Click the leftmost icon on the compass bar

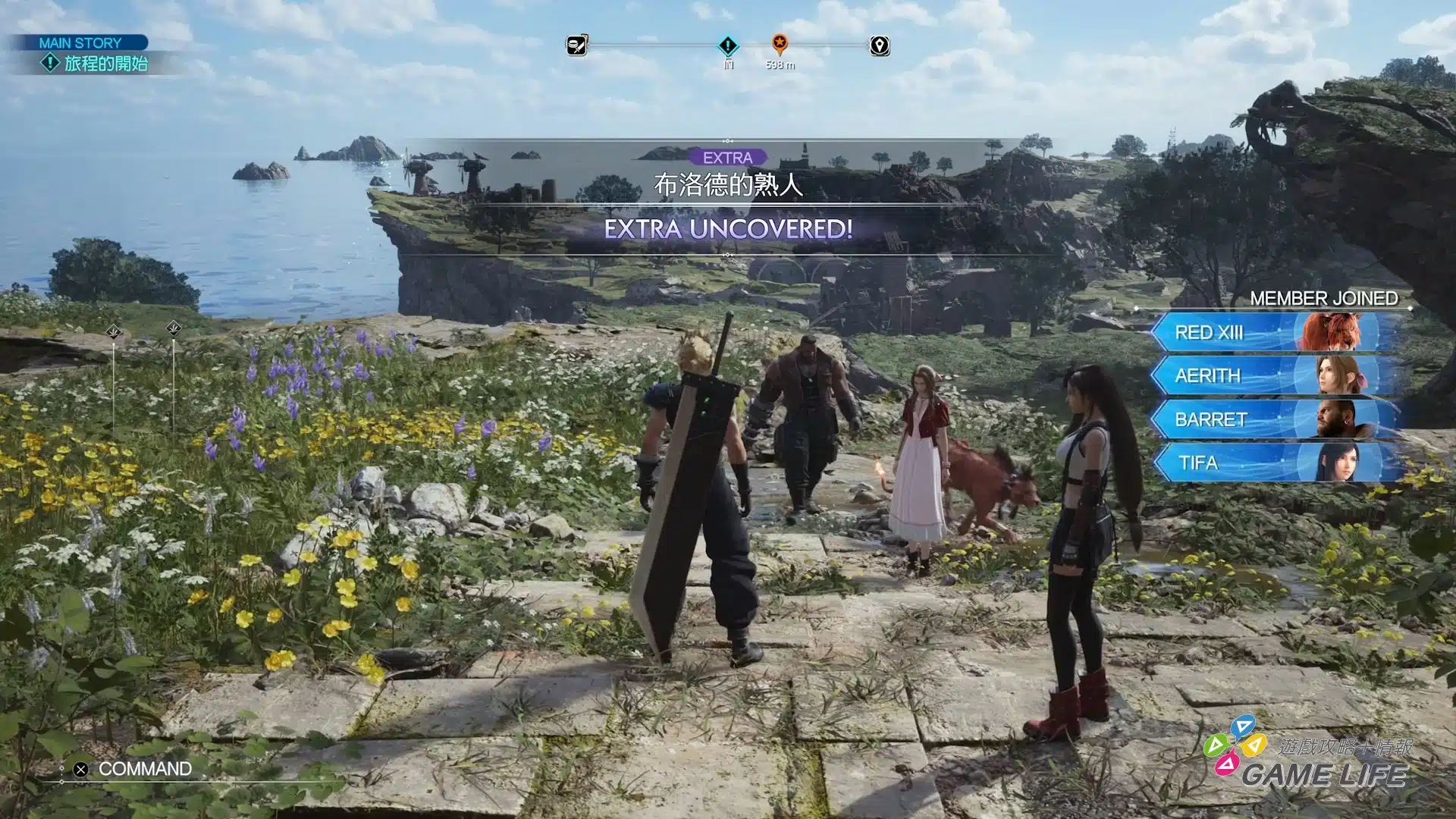click(x=577, y=45)
